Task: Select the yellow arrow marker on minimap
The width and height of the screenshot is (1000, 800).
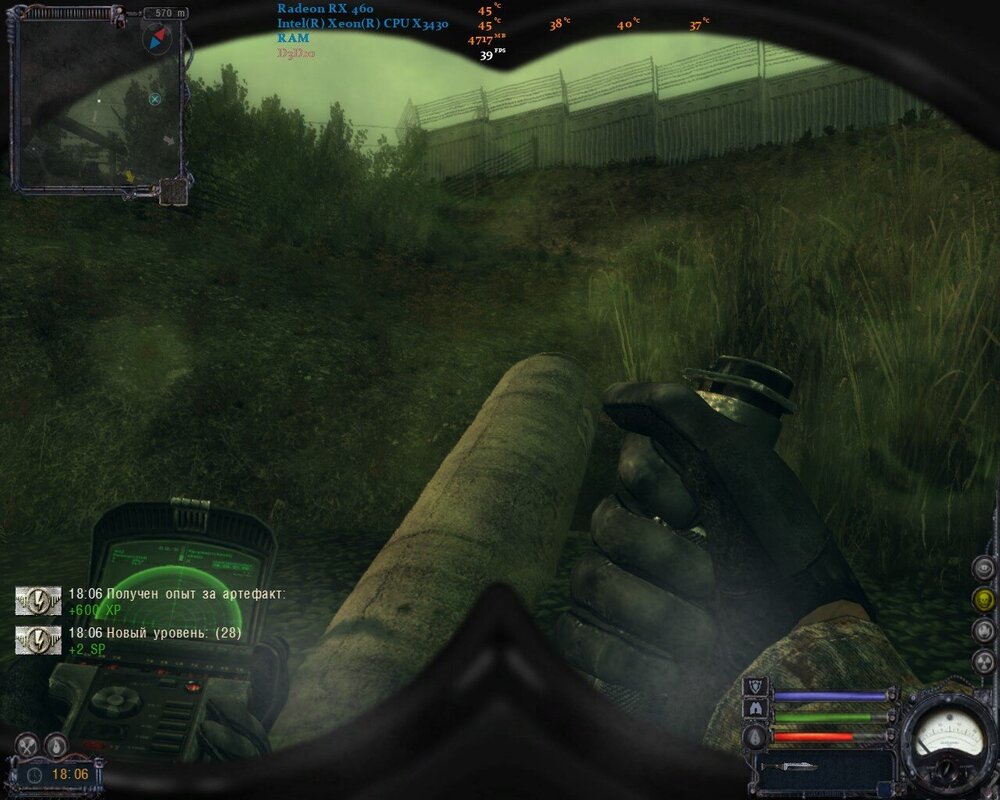Action: click(129, 177)
